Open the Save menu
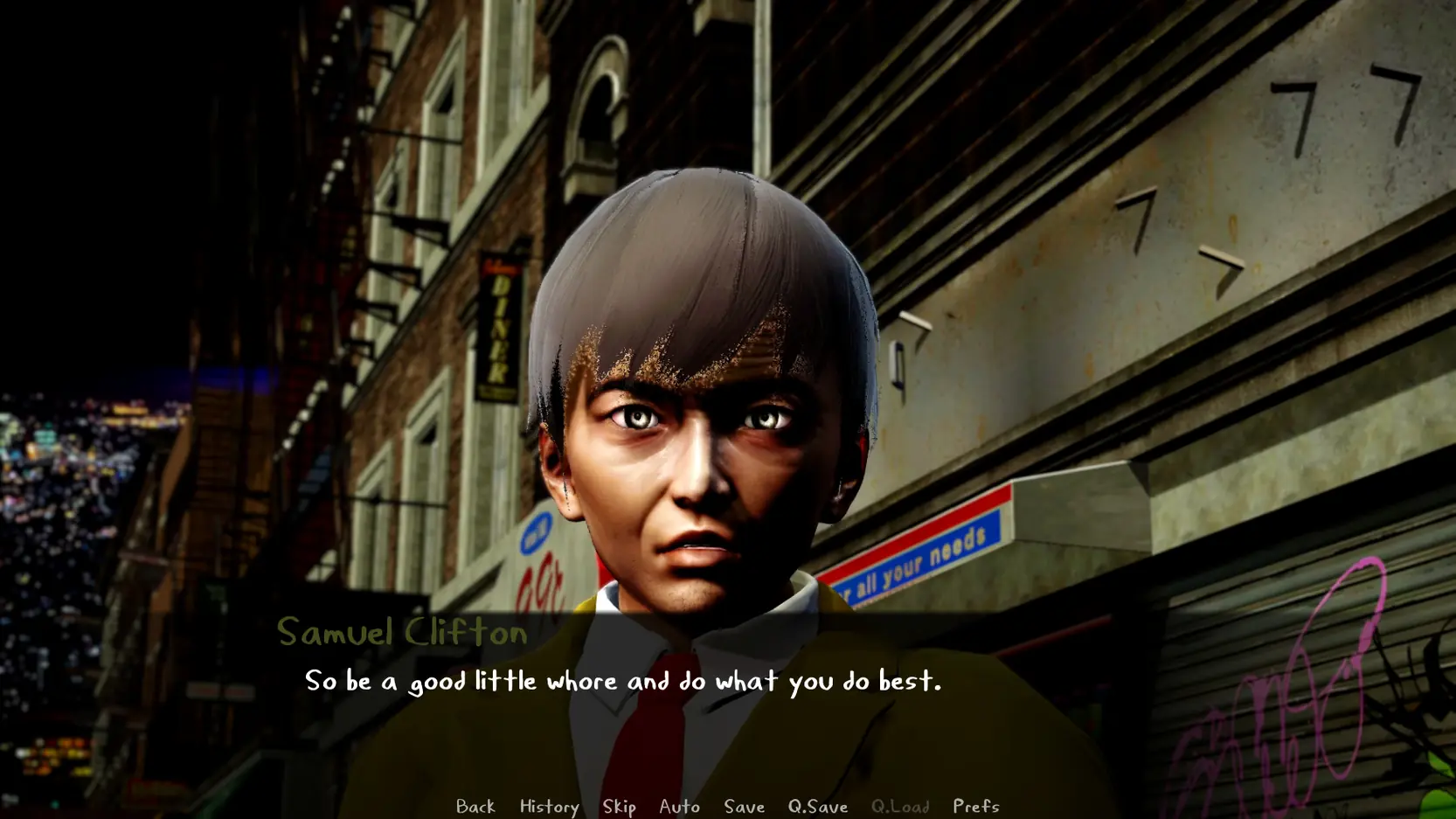 tap(744, 806)
